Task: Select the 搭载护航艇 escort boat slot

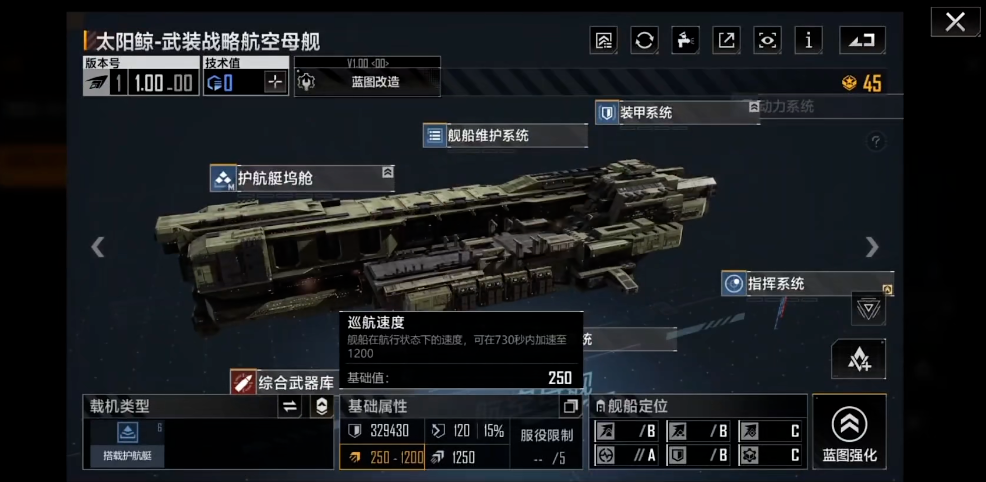Action: 126,442
